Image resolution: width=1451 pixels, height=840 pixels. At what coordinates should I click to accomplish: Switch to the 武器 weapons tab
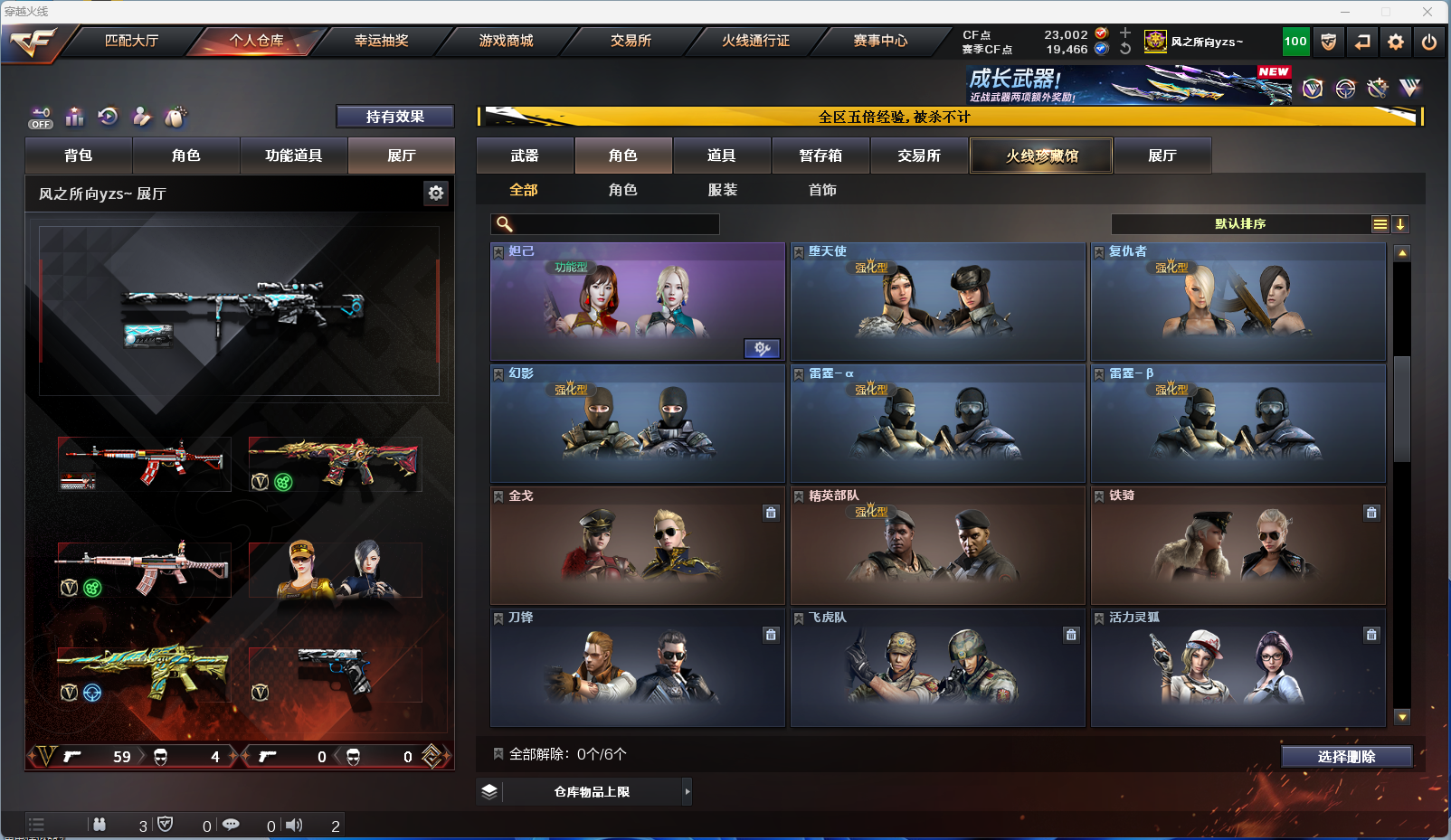[525, 156]
